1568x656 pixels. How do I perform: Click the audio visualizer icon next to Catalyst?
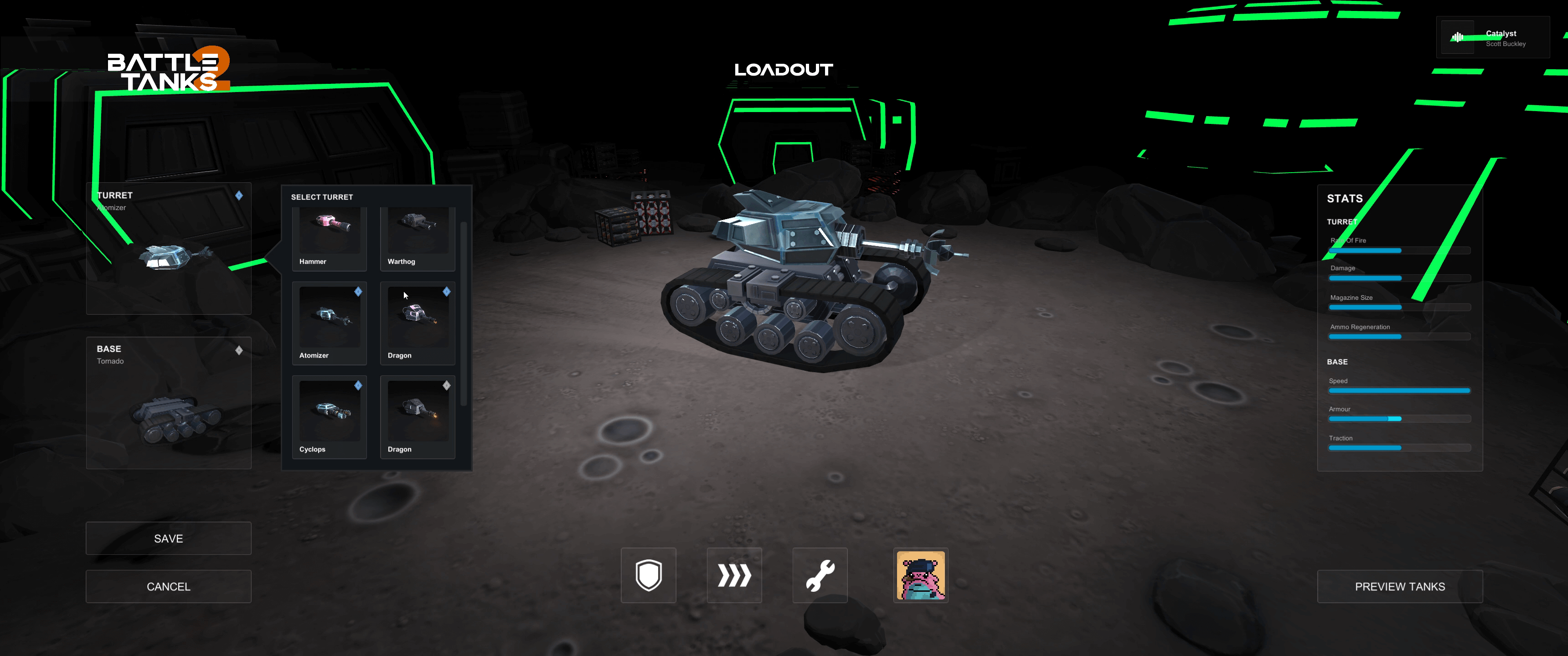[x=1457, y=37]
